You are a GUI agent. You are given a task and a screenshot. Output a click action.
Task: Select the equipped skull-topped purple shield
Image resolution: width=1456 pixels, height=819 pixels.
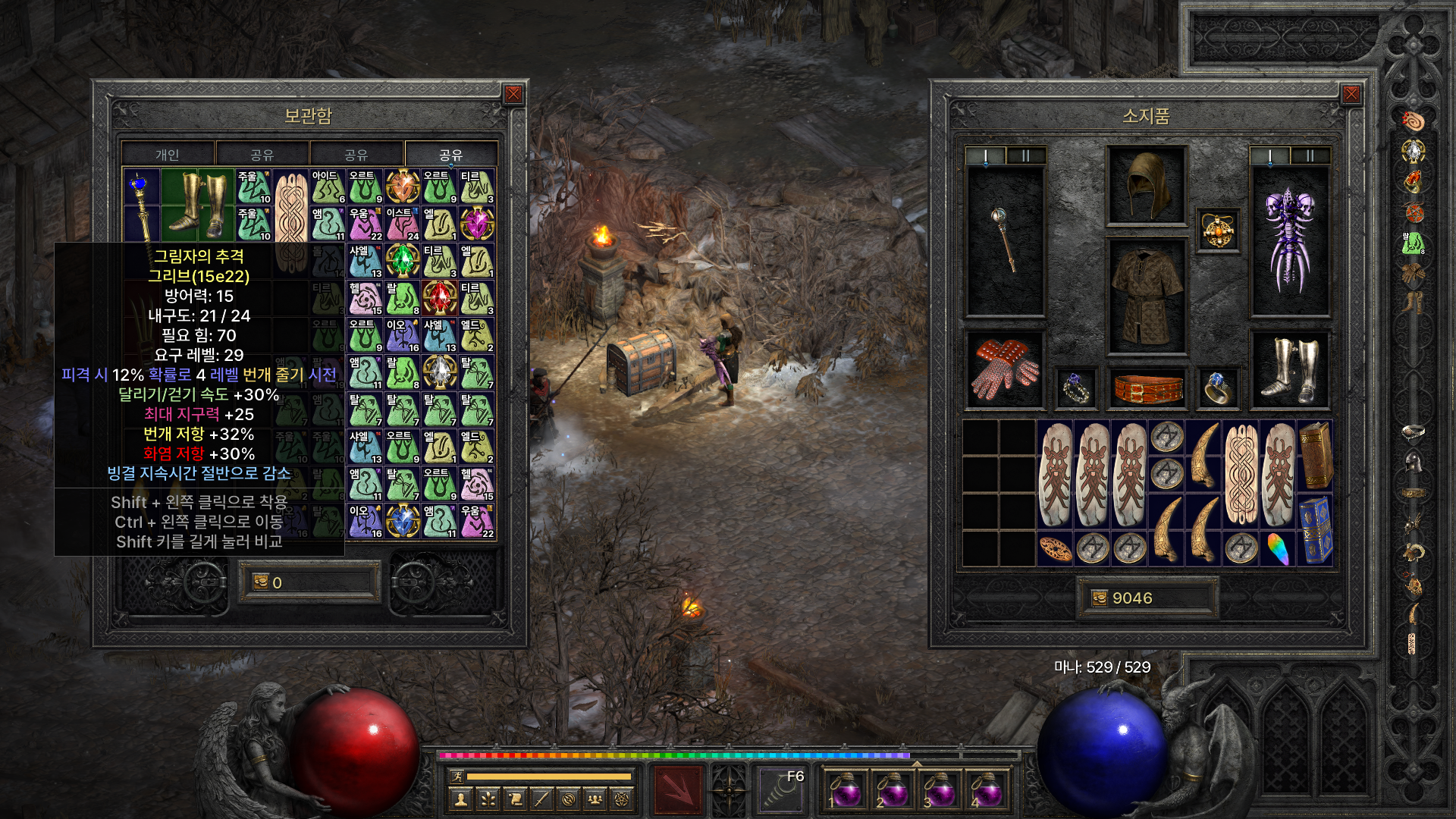(x=1289, y=240)
